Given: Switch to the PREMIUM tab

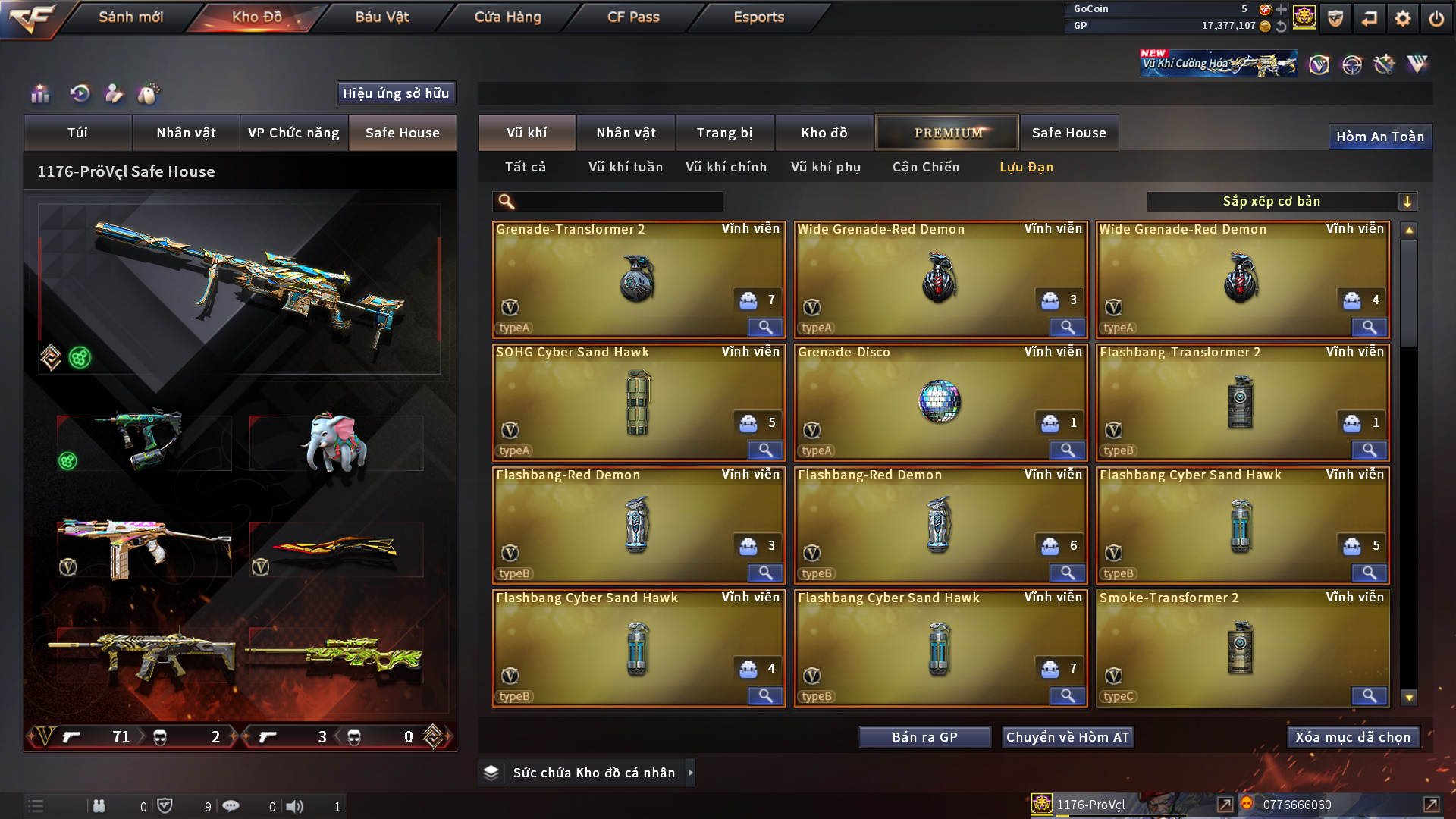Looking at the screenshot, I should [947, 133].
